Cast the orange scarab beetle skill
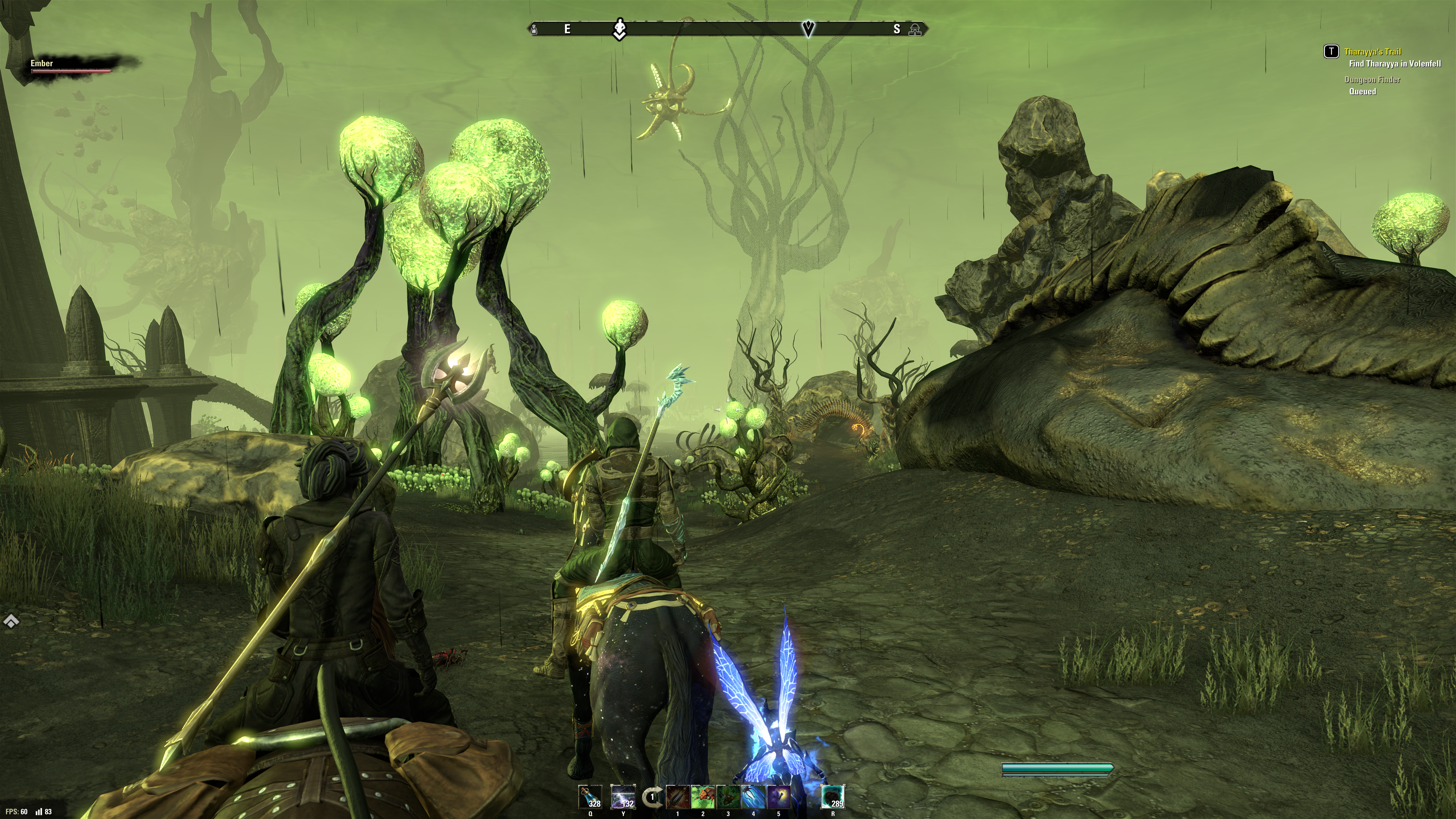This screenshot has height=819, width=1456. click(x=703, y=797)
